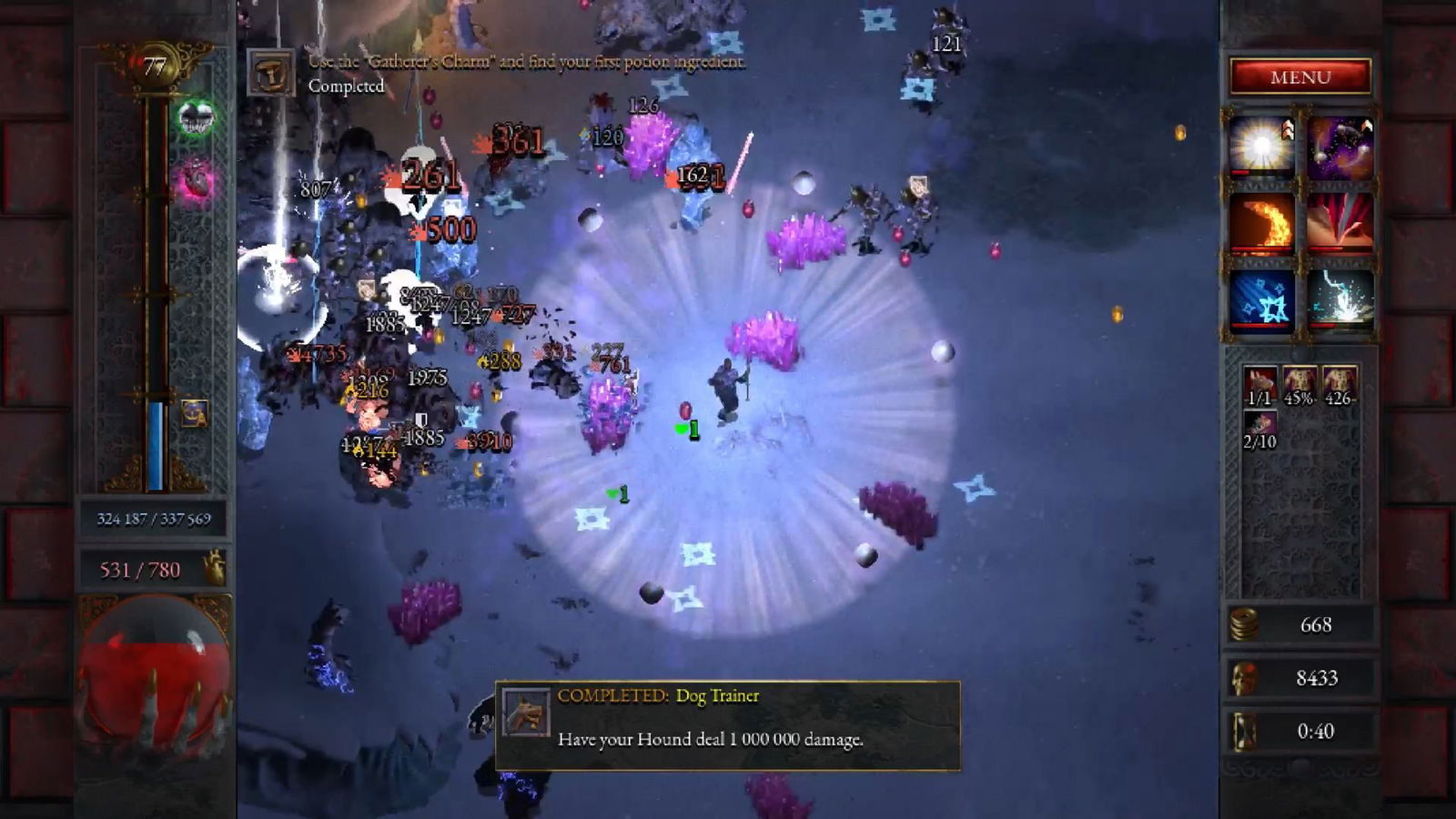The width and height of the screenshot is (1456, 819).
Task: Click the item slot showing 2/10
Action: [x=1260, y=430]
